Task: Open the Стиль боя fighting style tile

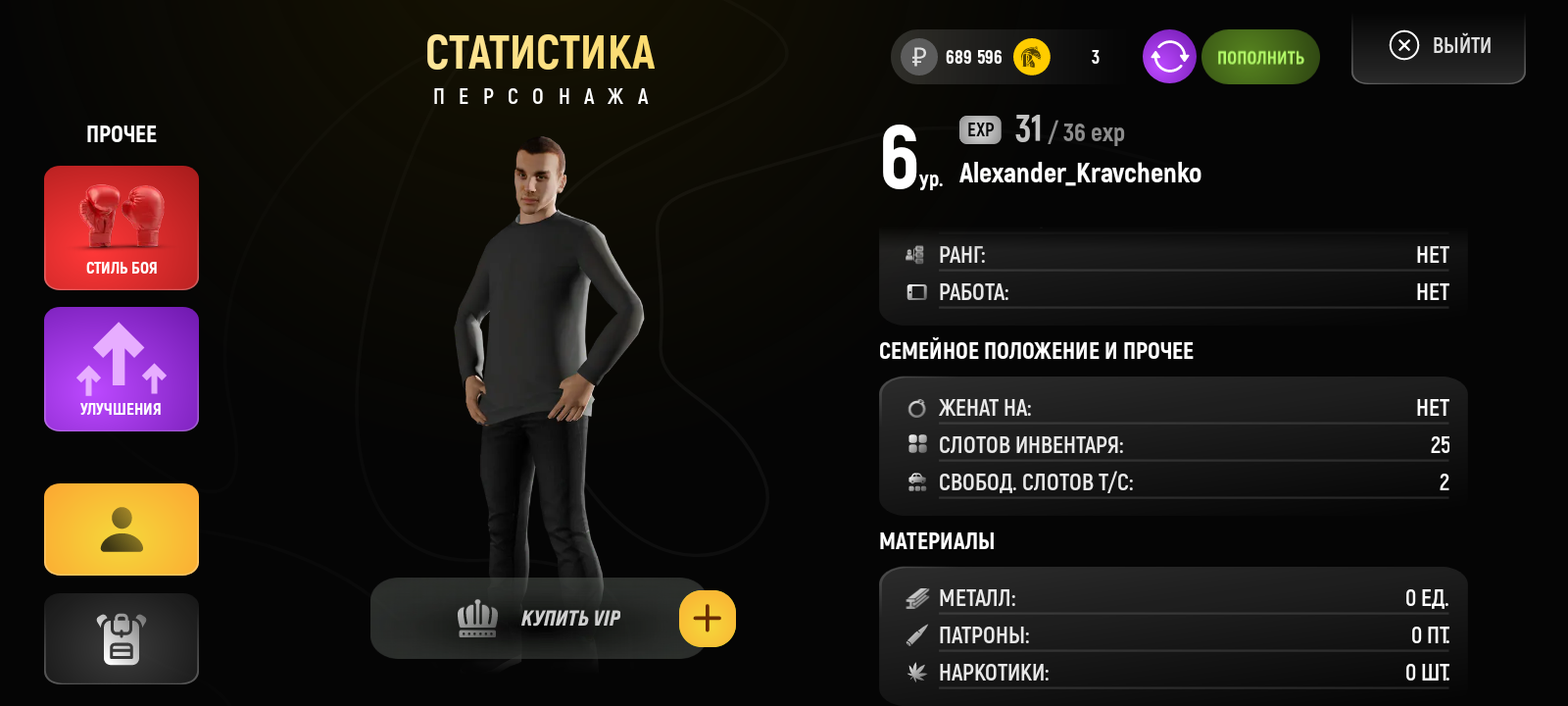Action: point(122,227)
